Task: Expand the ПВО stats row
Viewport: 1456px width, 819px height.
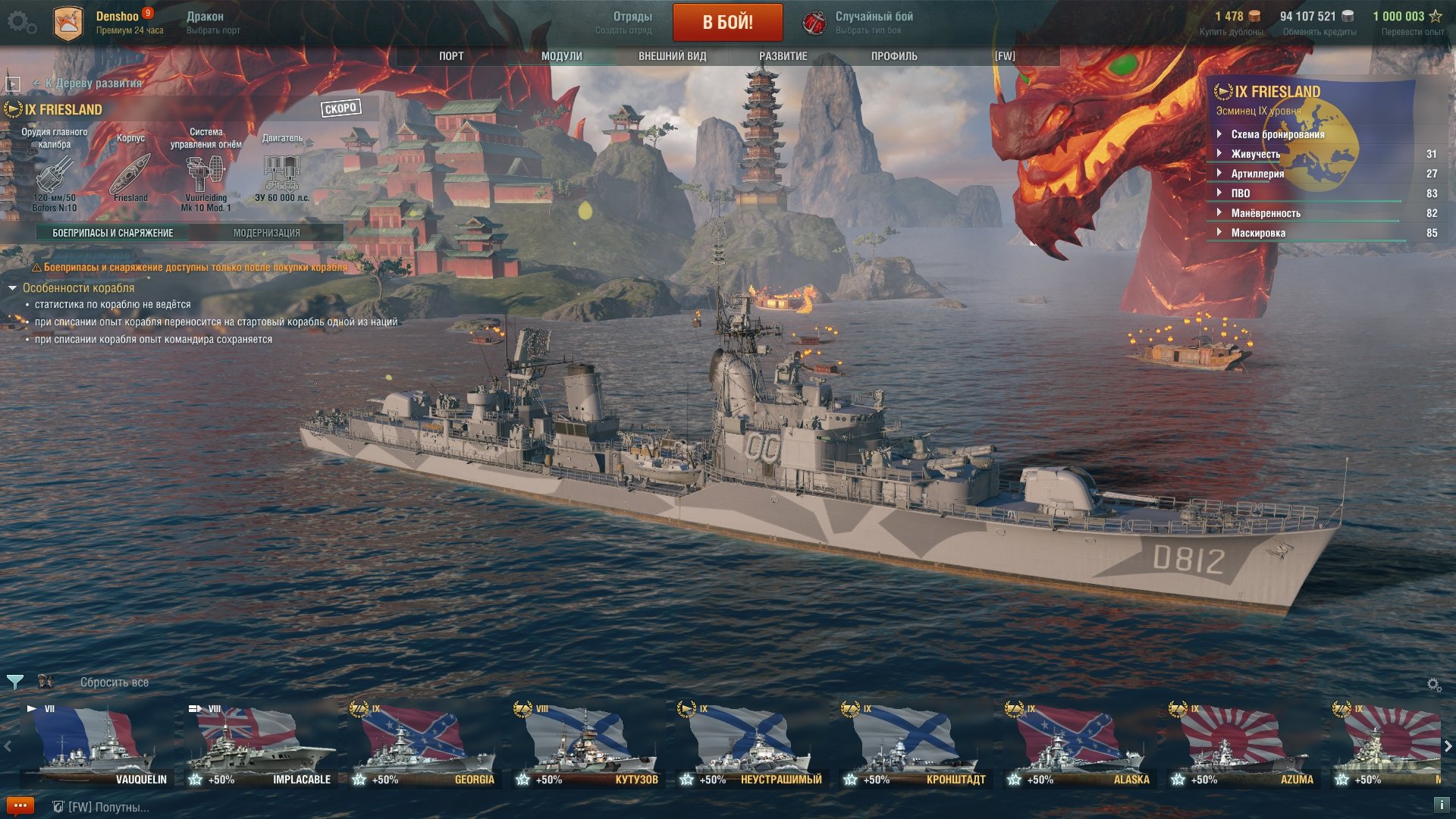Action: pyautogui.click(x=1240, y=193)
